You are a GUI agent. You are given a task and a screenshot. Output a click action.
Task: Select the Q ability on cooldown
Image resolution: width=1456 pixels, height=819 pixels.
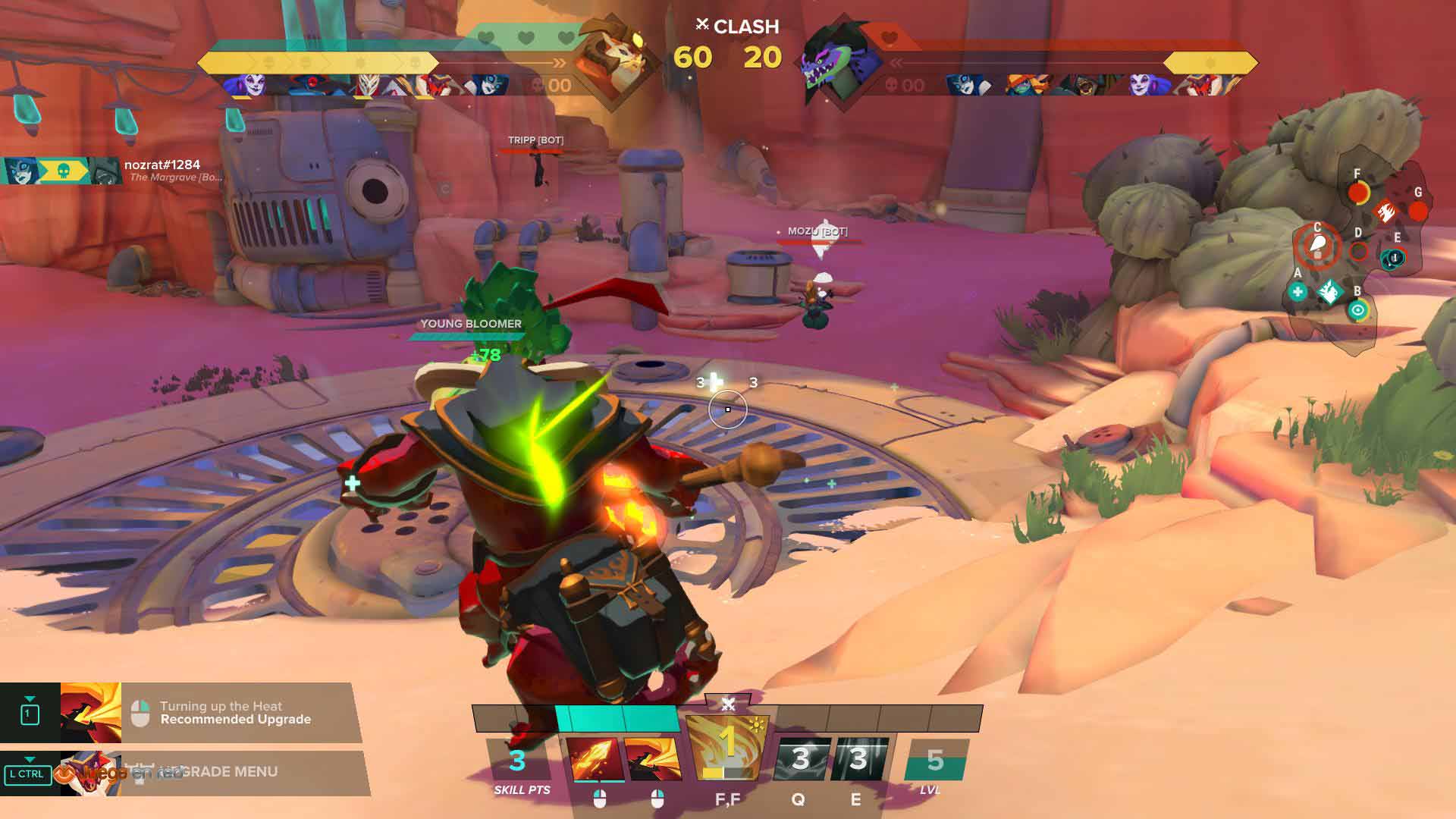(x=801, y=759)
